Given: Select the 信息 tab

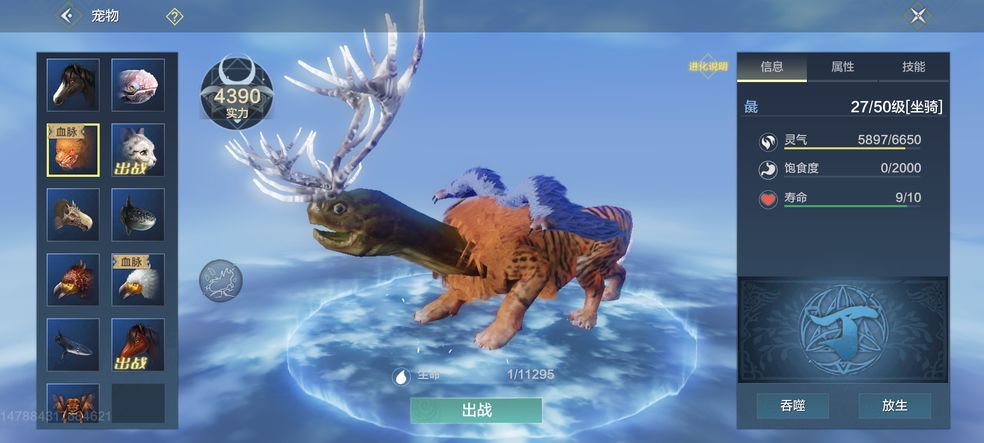Looking at the screenshot, I should [771, 67].
